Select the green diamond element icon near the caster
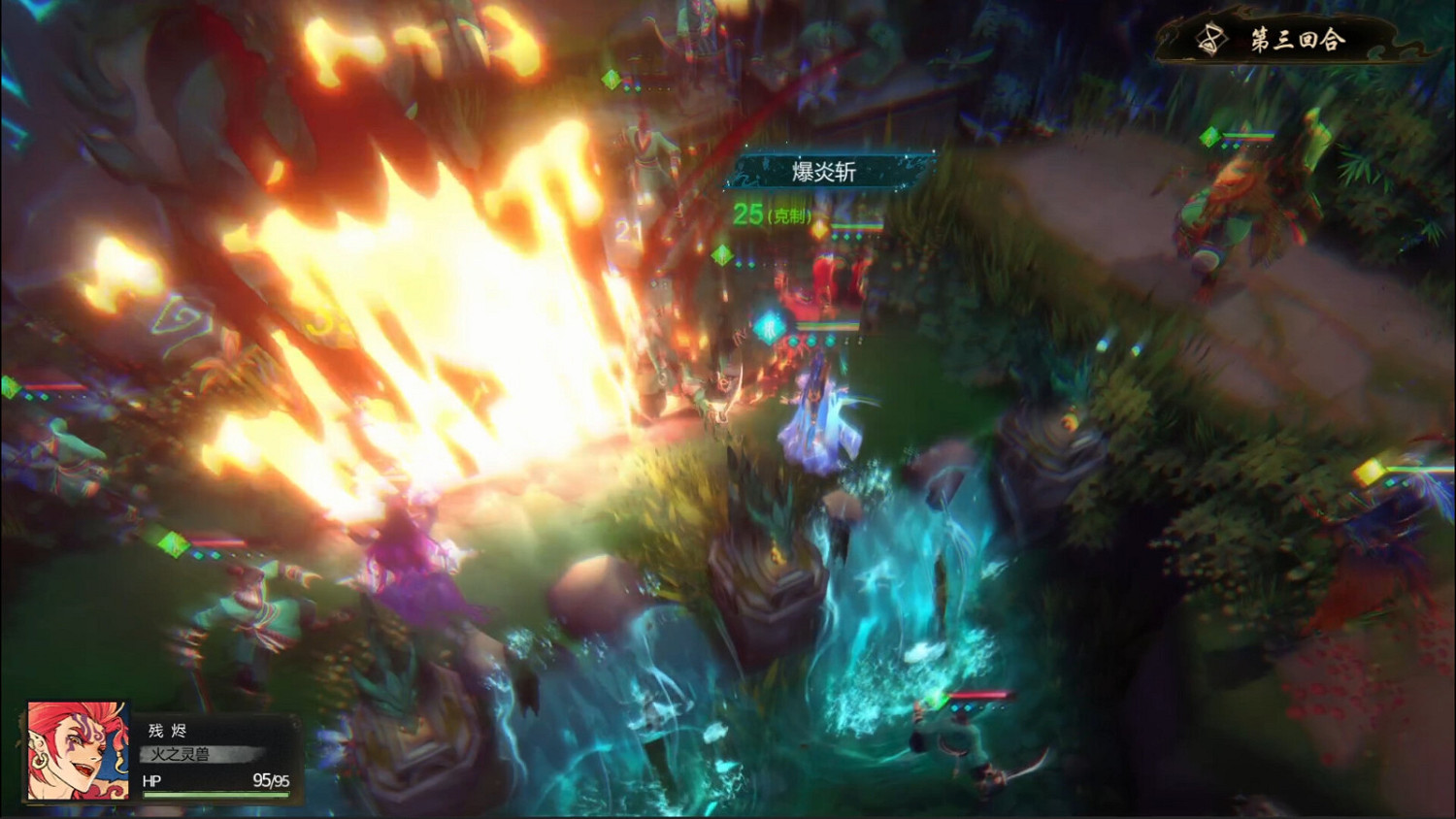 coord(723,256)
